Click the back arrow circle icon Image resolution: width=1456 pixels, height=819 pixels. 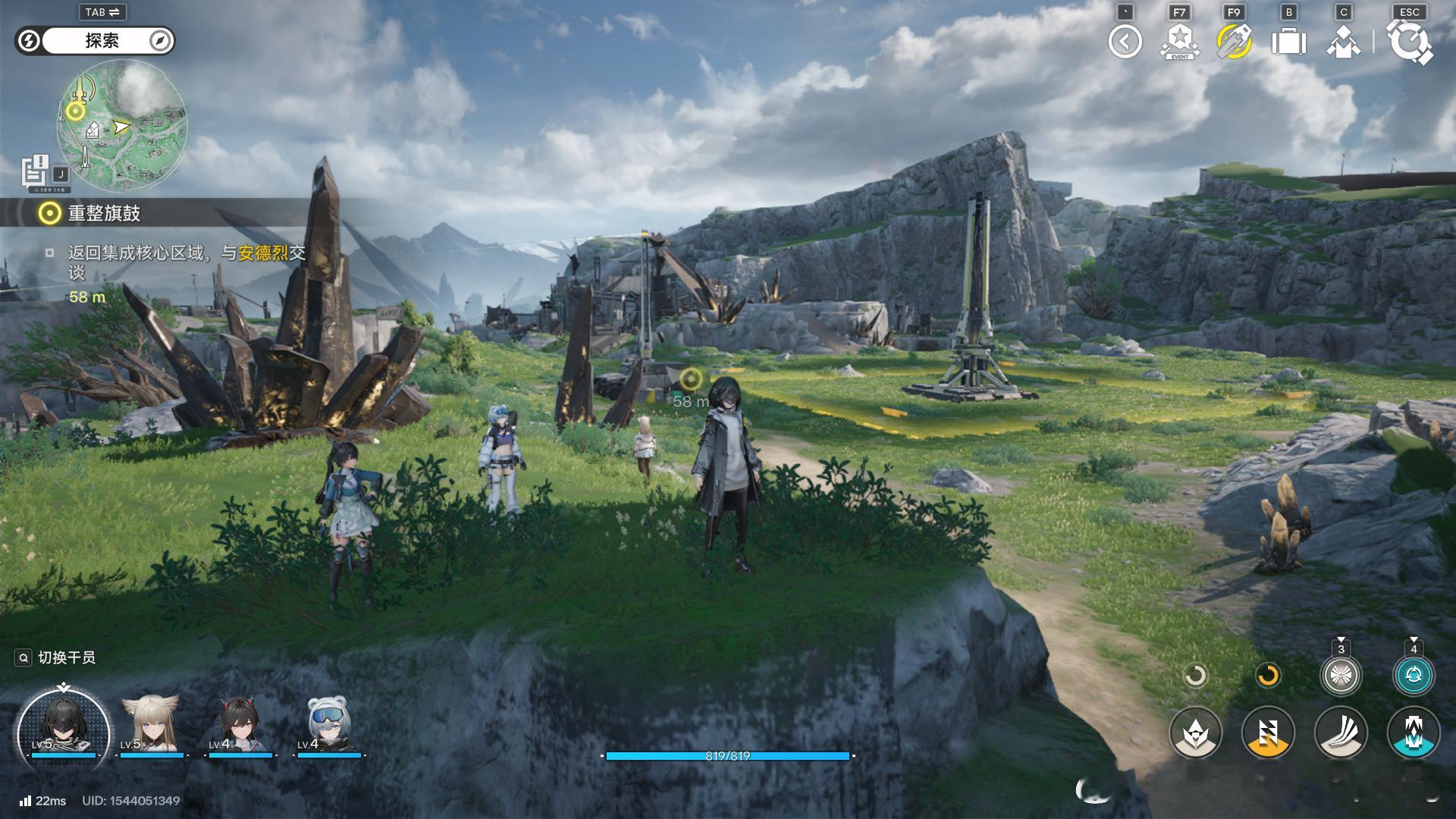[x=1125, y=42]
